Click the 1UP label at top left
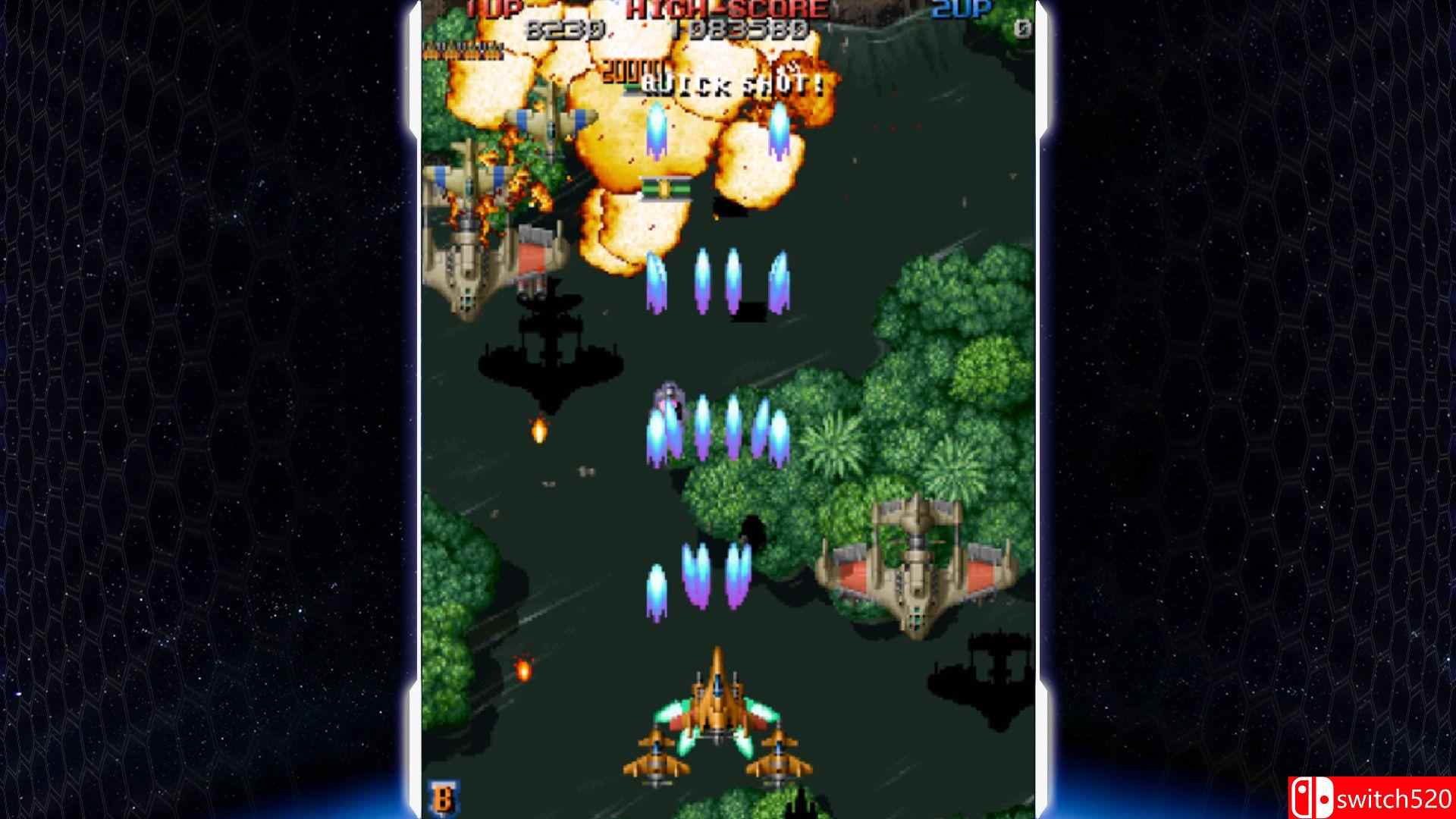1456x819 pixels. click(x=489, y=9)
